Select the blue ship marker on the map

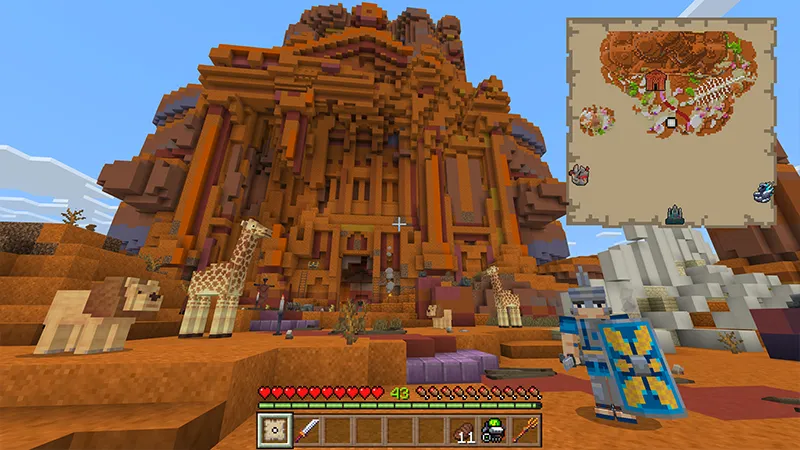click(765, 190)
